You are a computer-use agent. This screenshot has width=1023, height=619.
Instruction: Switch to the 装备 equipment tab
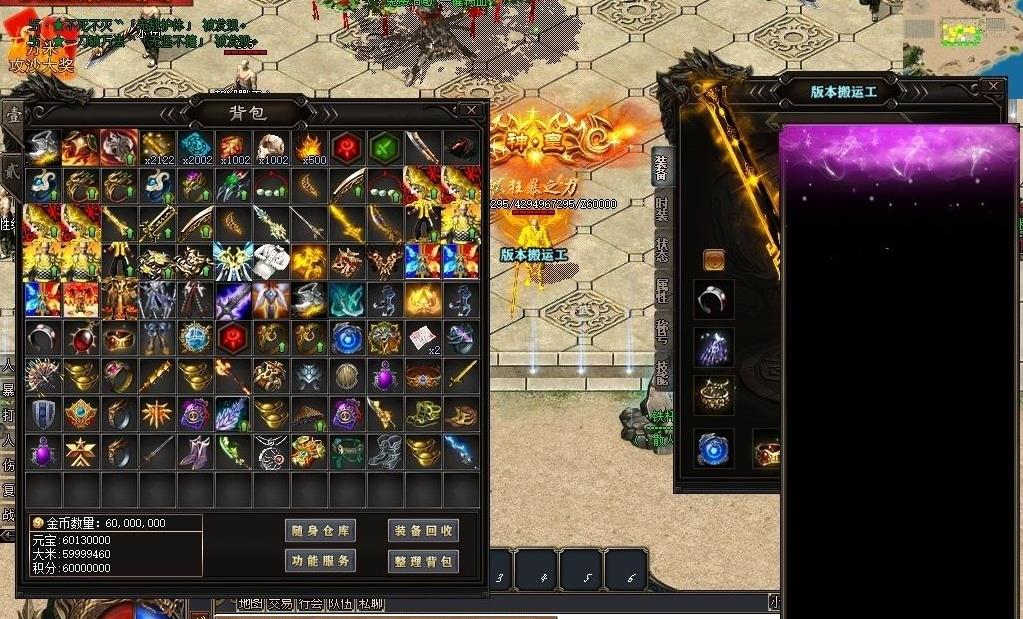(662, 167)
